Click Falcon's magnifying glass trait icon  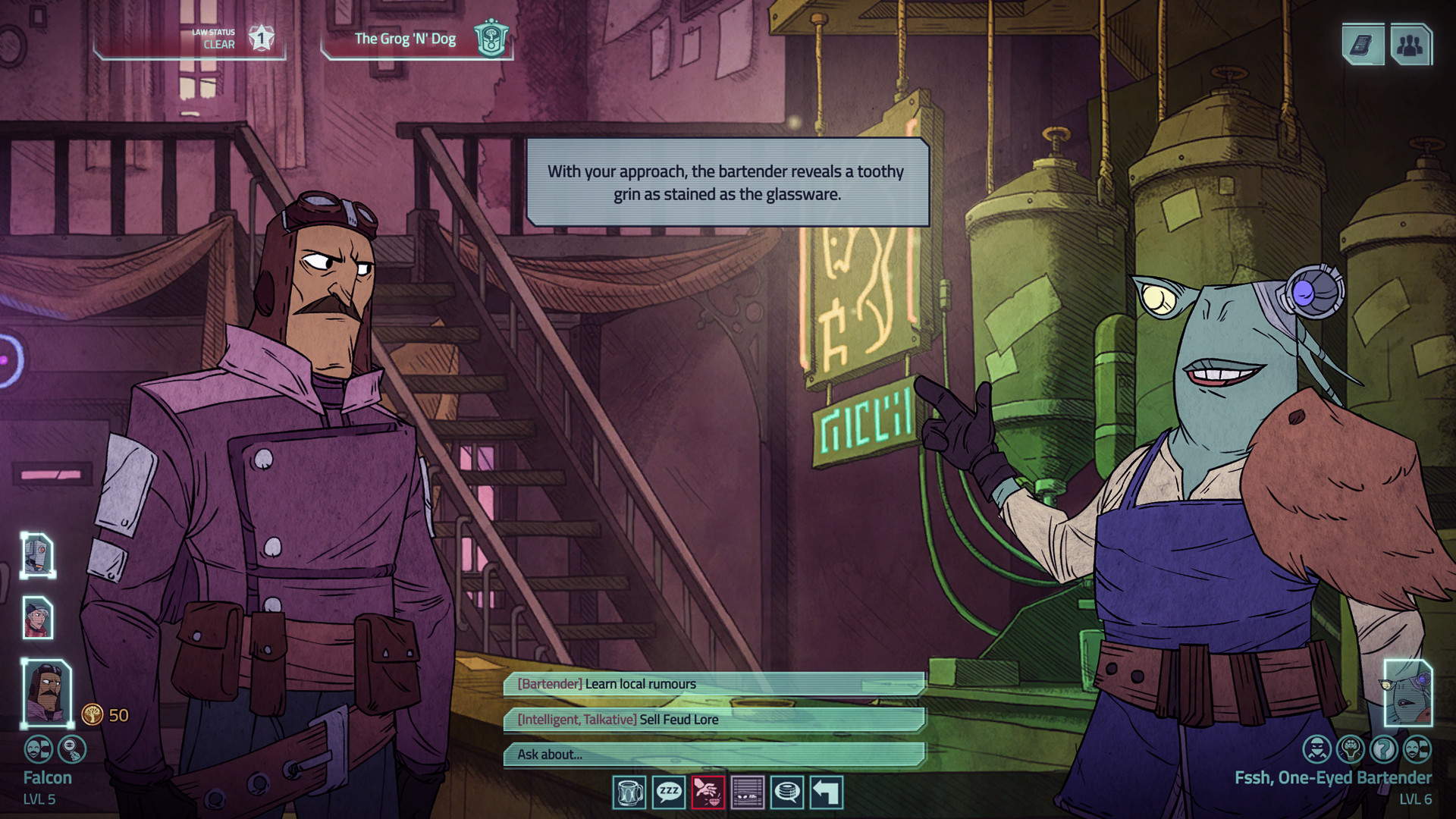coord(72,749)
